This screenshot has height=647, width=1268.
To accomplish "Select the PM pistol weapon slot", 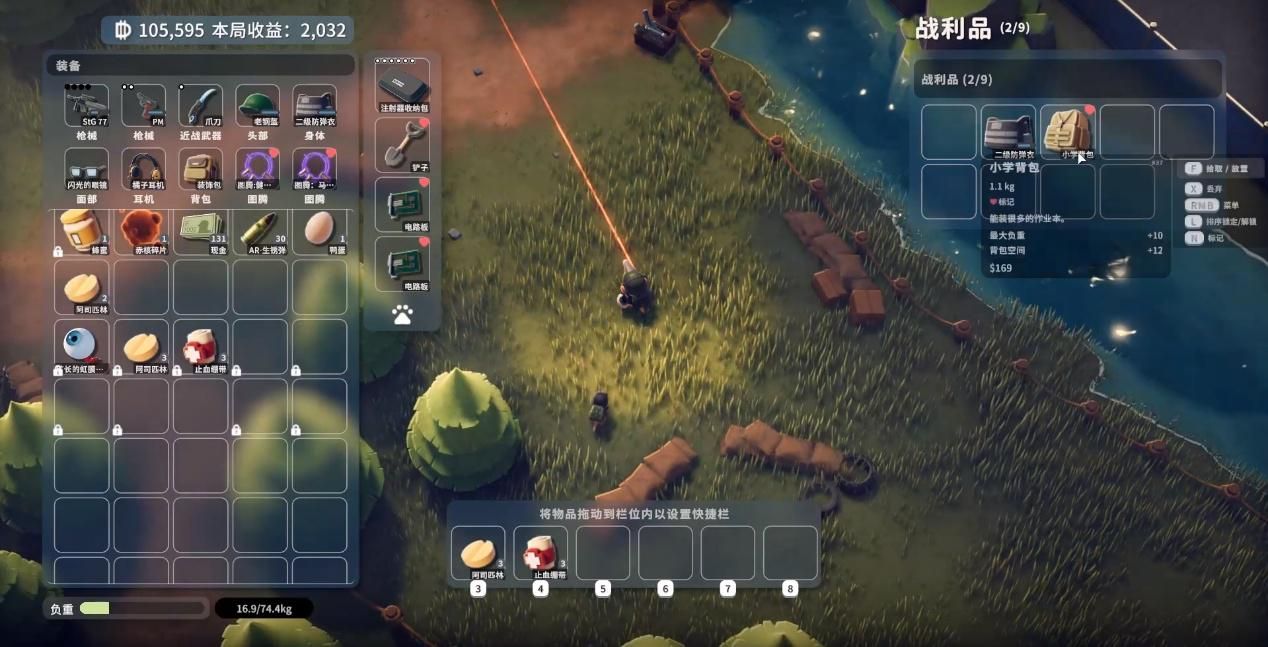I will (x=143, y=105).
